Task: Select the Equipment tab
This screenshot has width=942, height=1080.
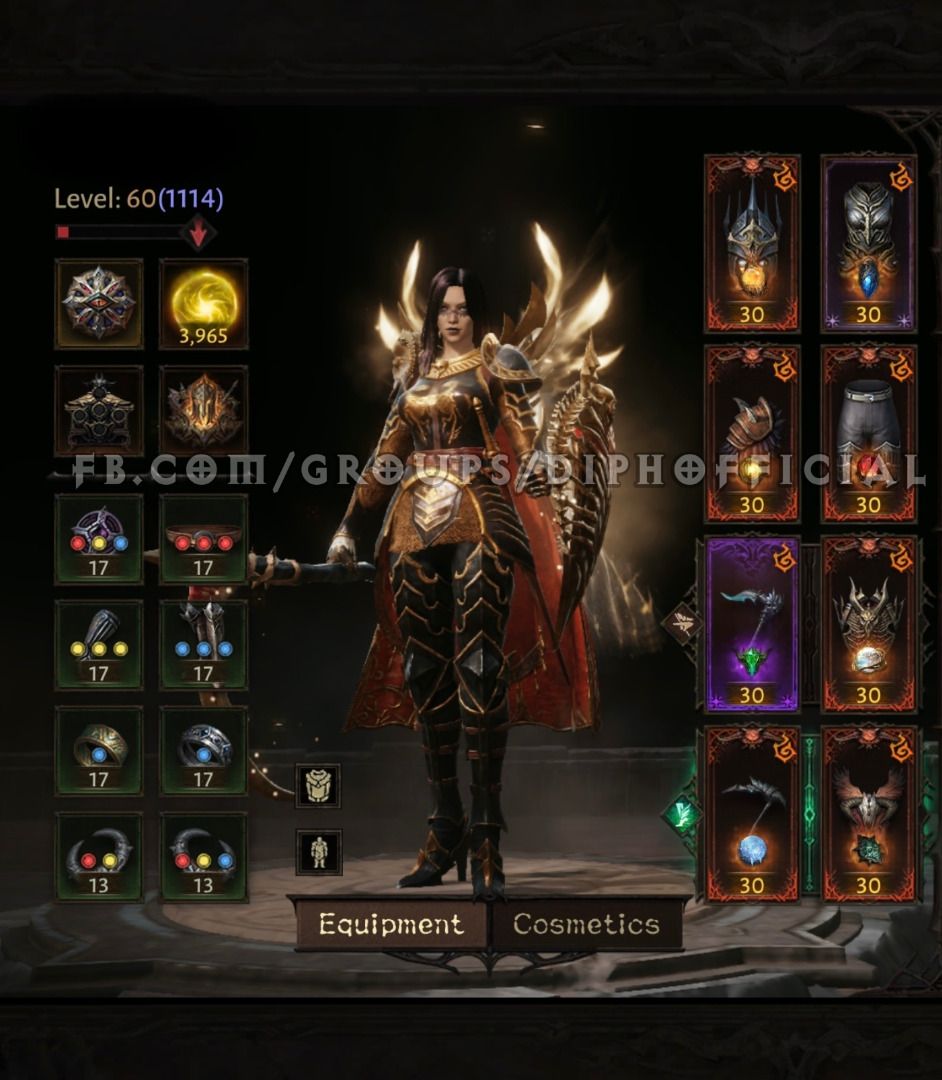Action: [x=391, y=924]
